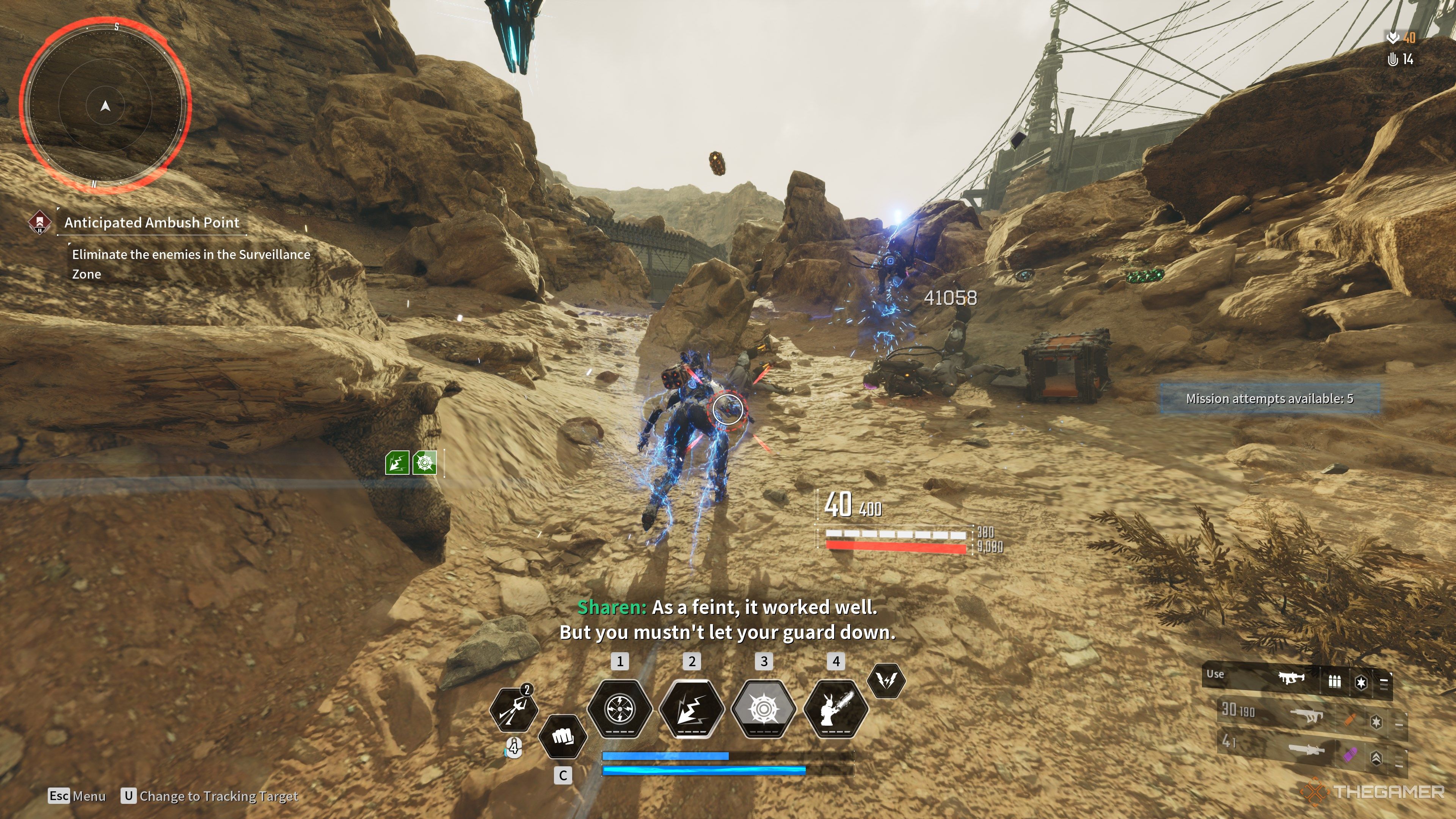Activate the lightning target circle skill
The width and height of the screenshot is (1456, 819).
(620, 709)
